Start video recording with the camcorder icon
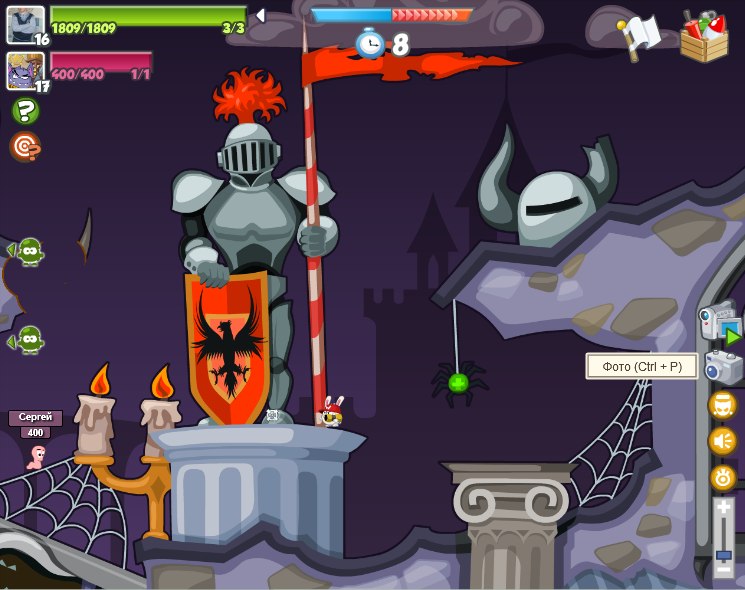 point(720,322)
